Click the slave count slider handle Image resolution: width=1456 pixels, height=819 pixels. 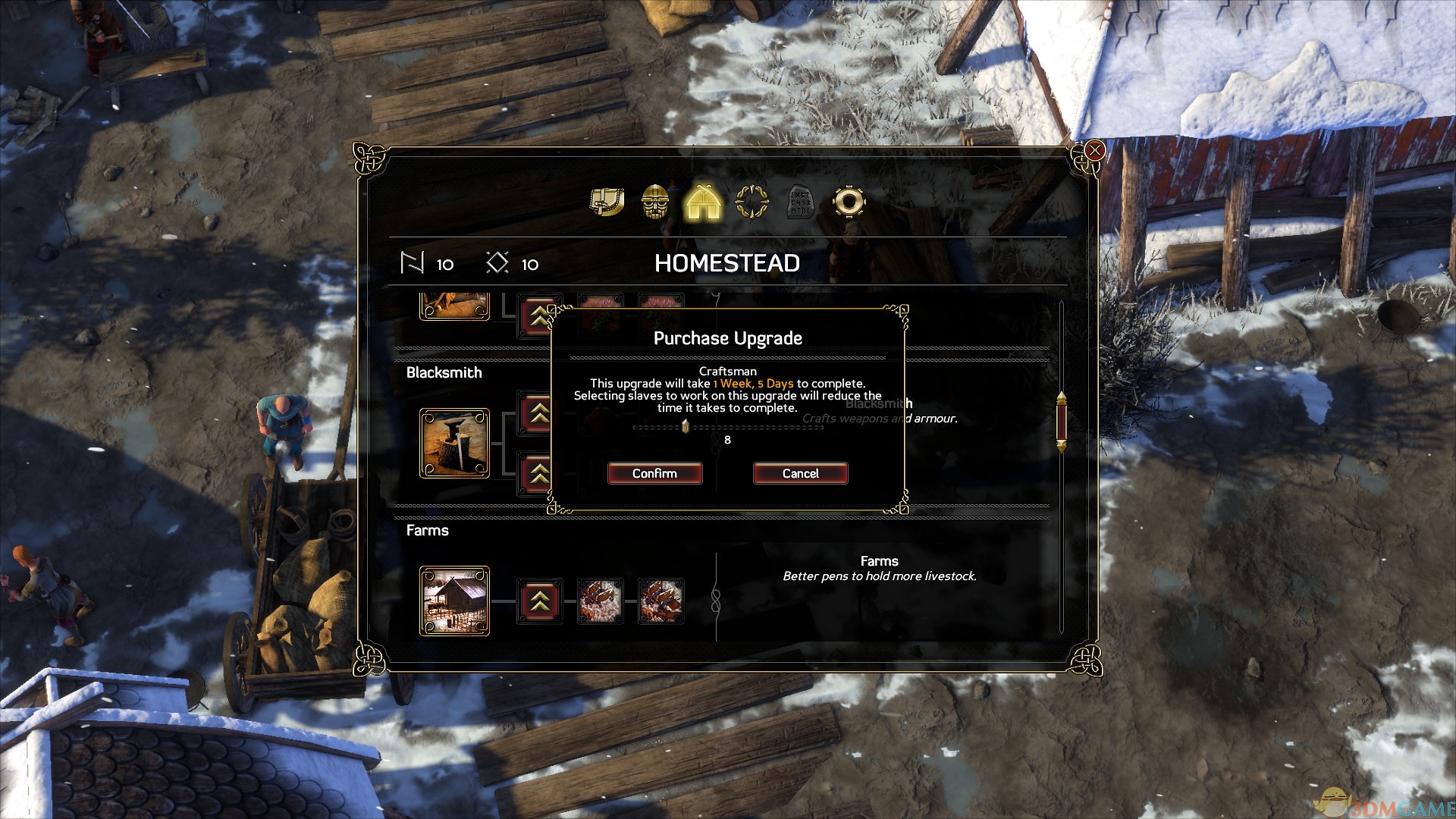point(686,427)
